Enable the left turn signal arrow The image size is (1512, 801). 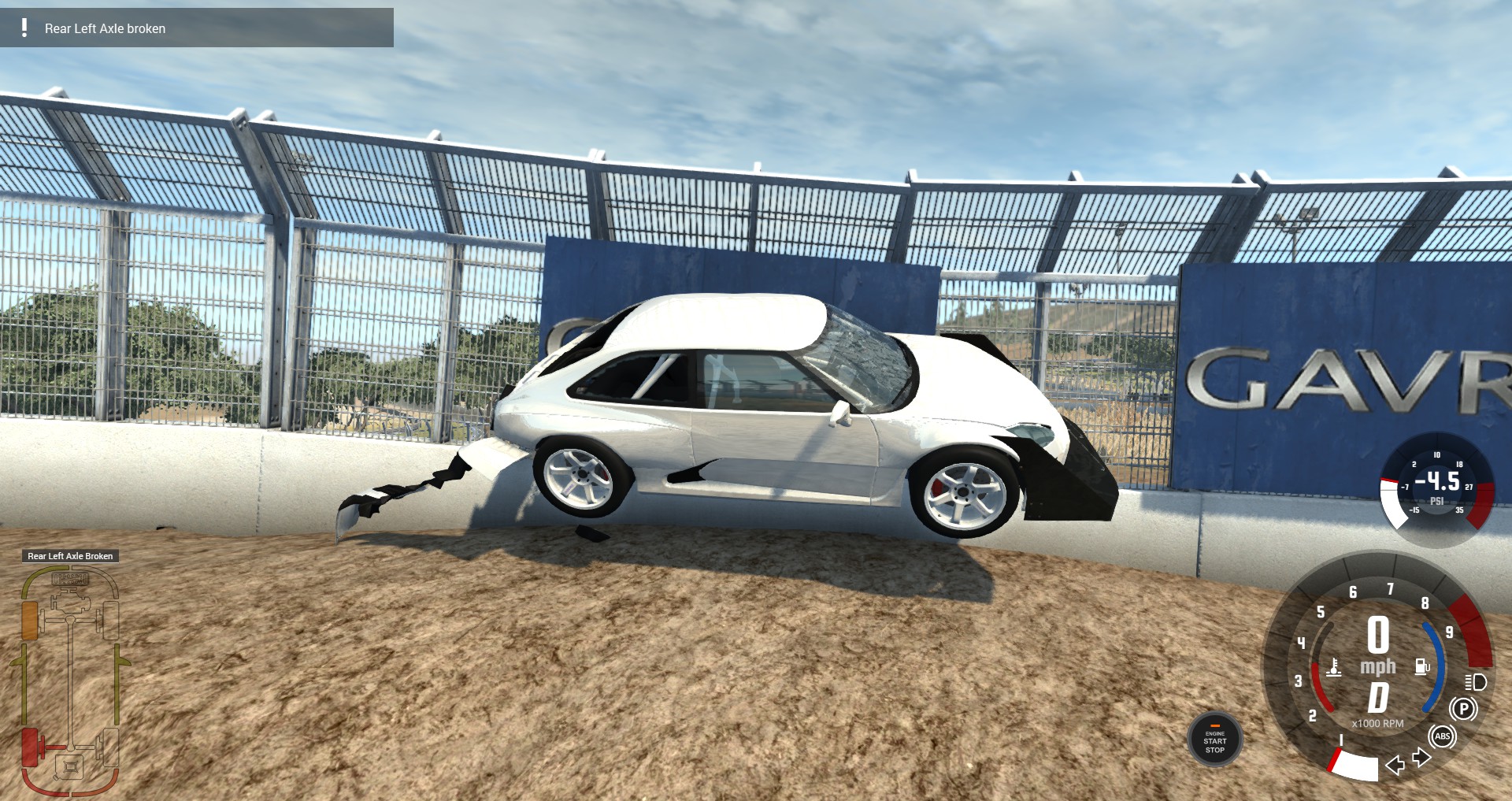(1395, 766)
